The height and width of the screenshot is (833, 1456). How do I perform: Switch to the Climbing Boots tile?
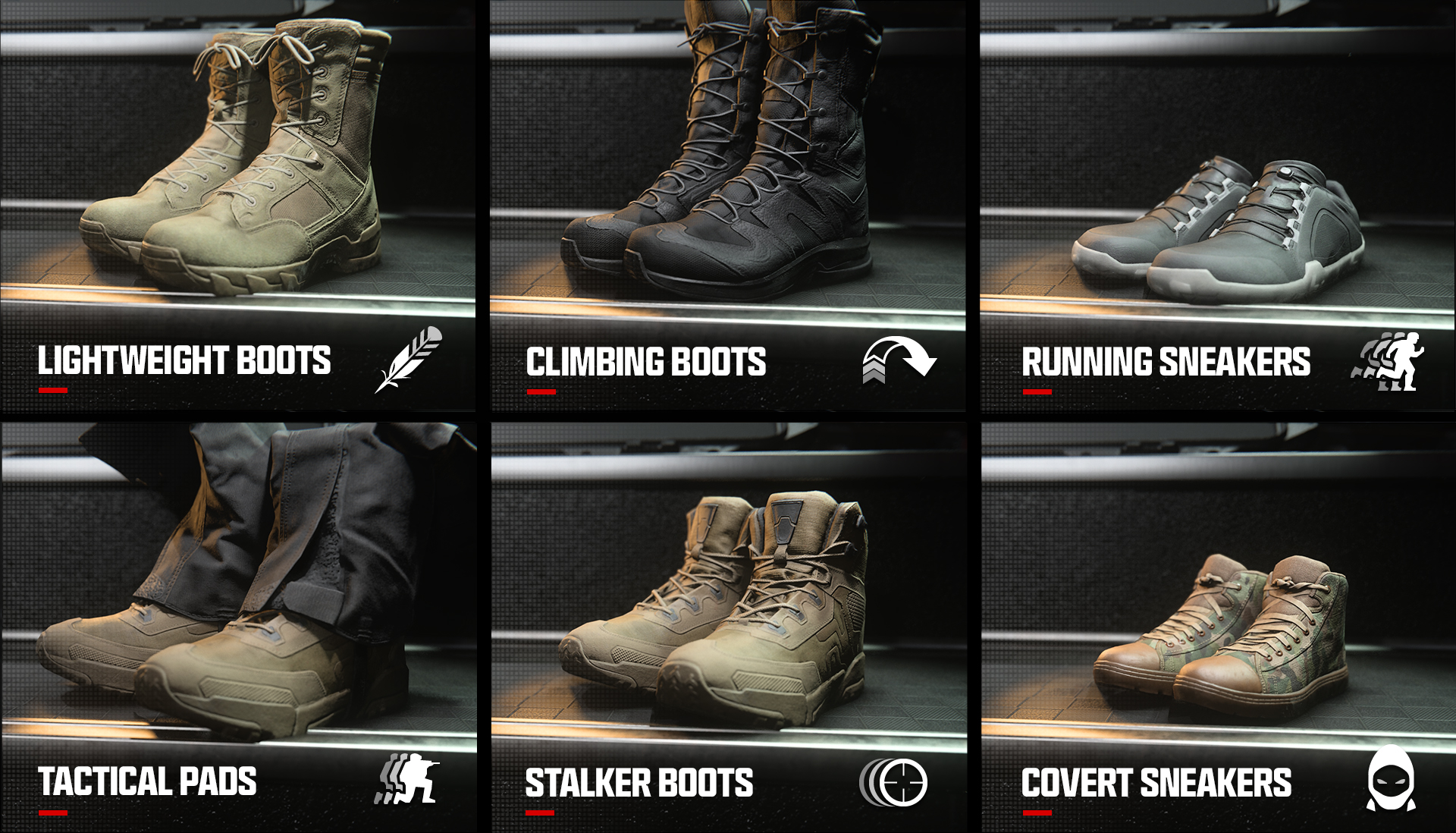[728, 205]
